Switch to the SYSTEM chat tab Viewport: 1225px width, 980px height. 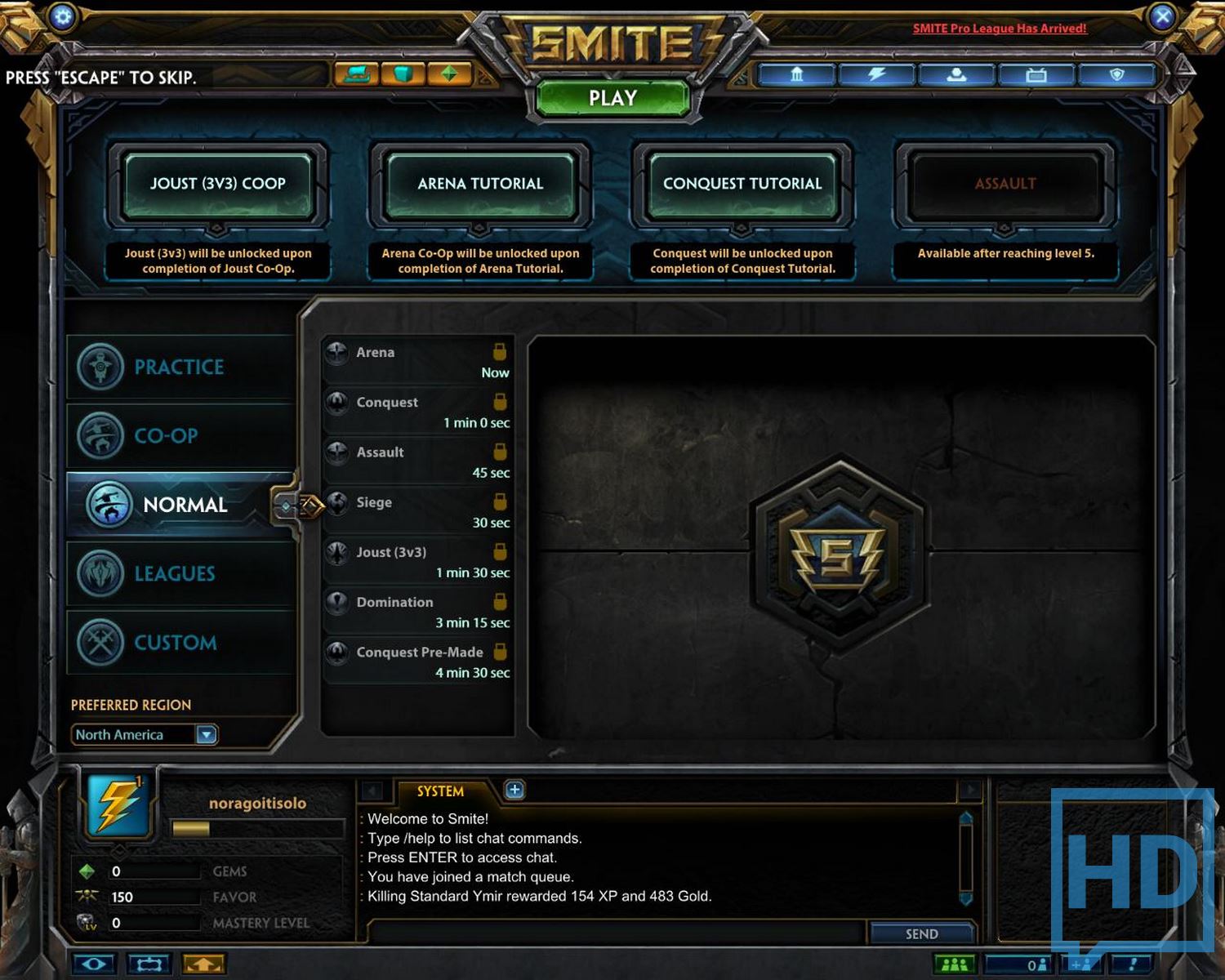(x=441, y=791)
